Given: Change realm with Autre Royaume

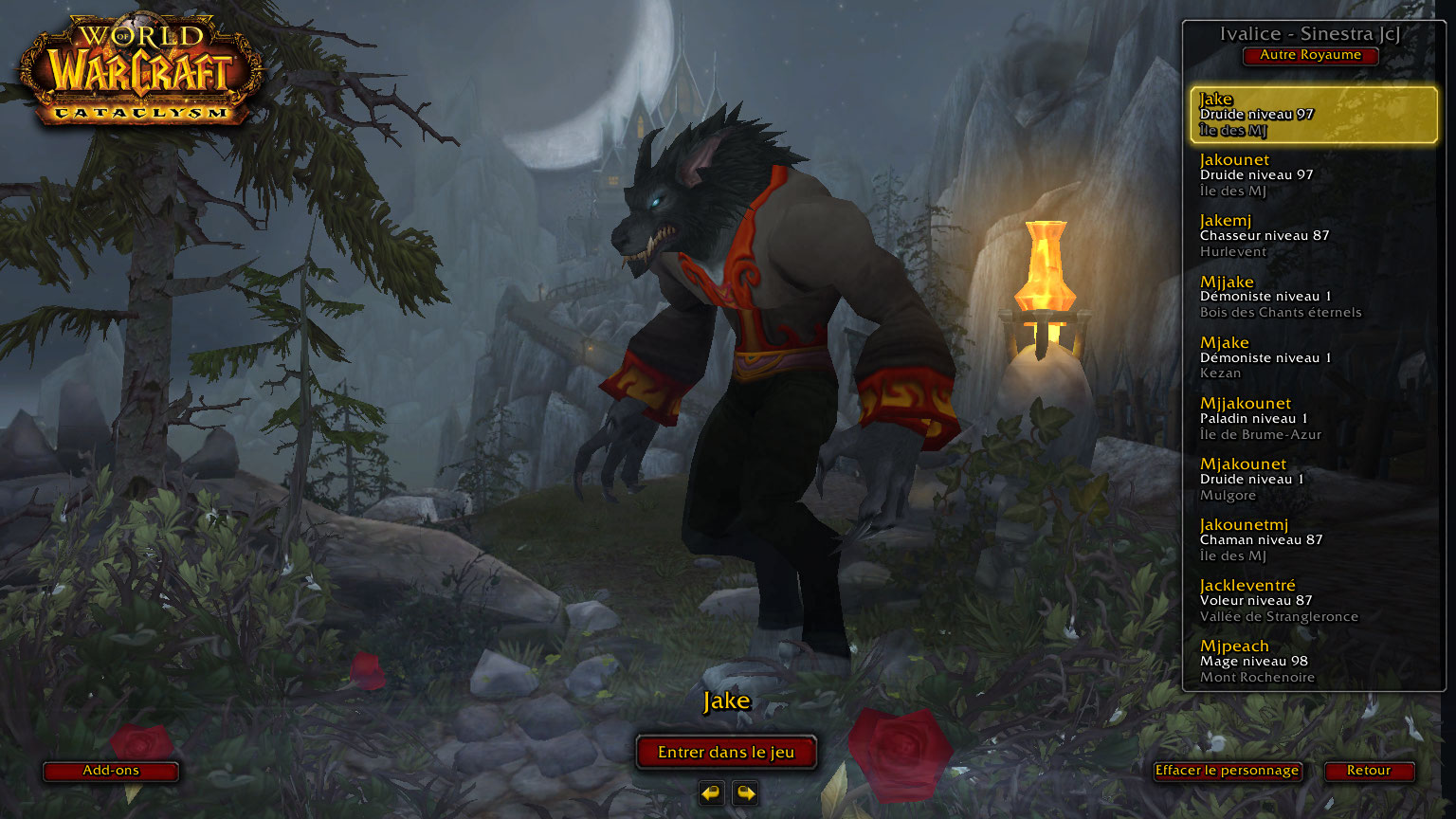Looking at the screenshot, I should pyautogui.click(x=1310, y=55).
